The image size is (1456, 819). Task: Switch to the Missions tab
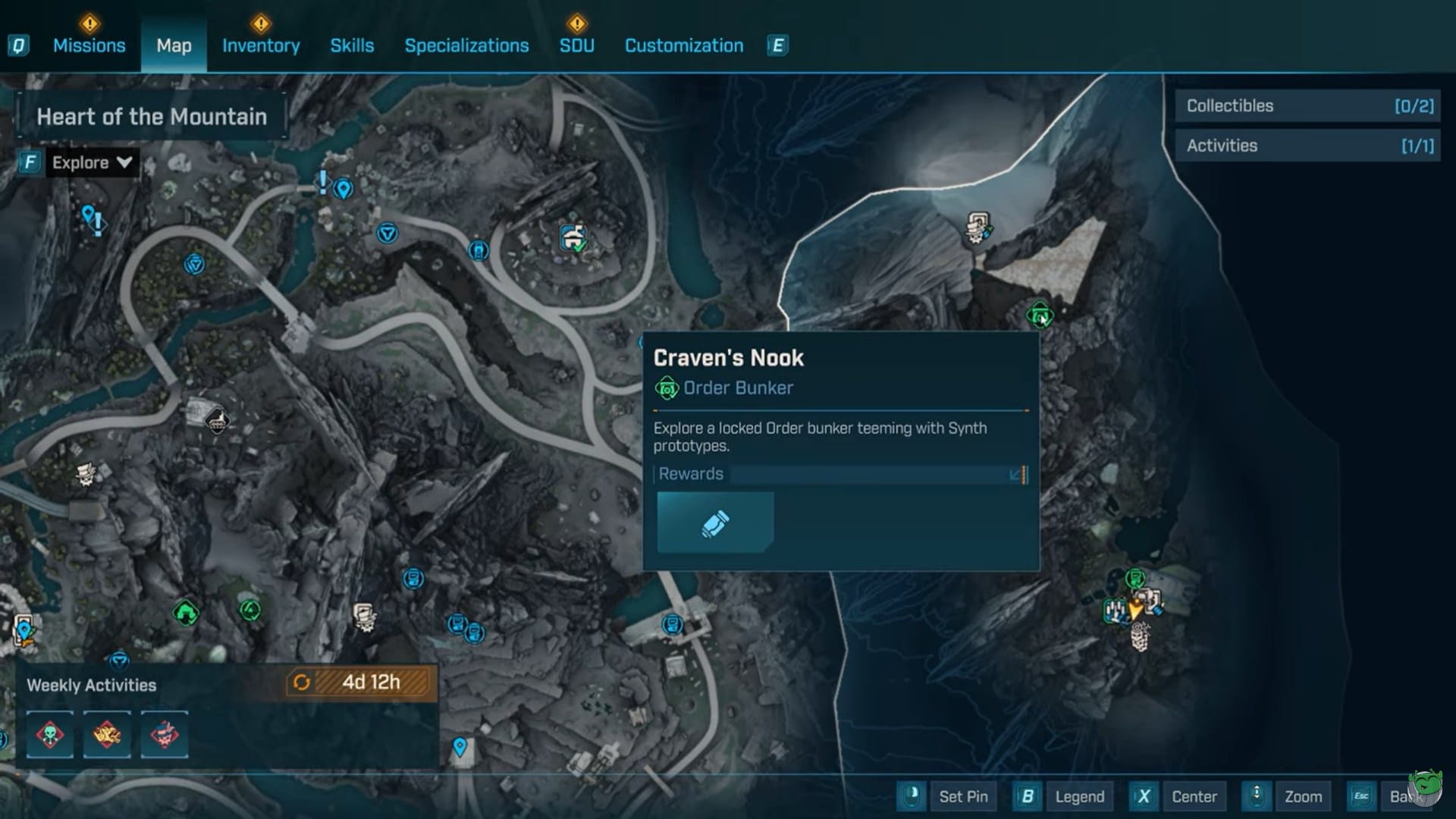pyautogui.click(x=89, y=45)
